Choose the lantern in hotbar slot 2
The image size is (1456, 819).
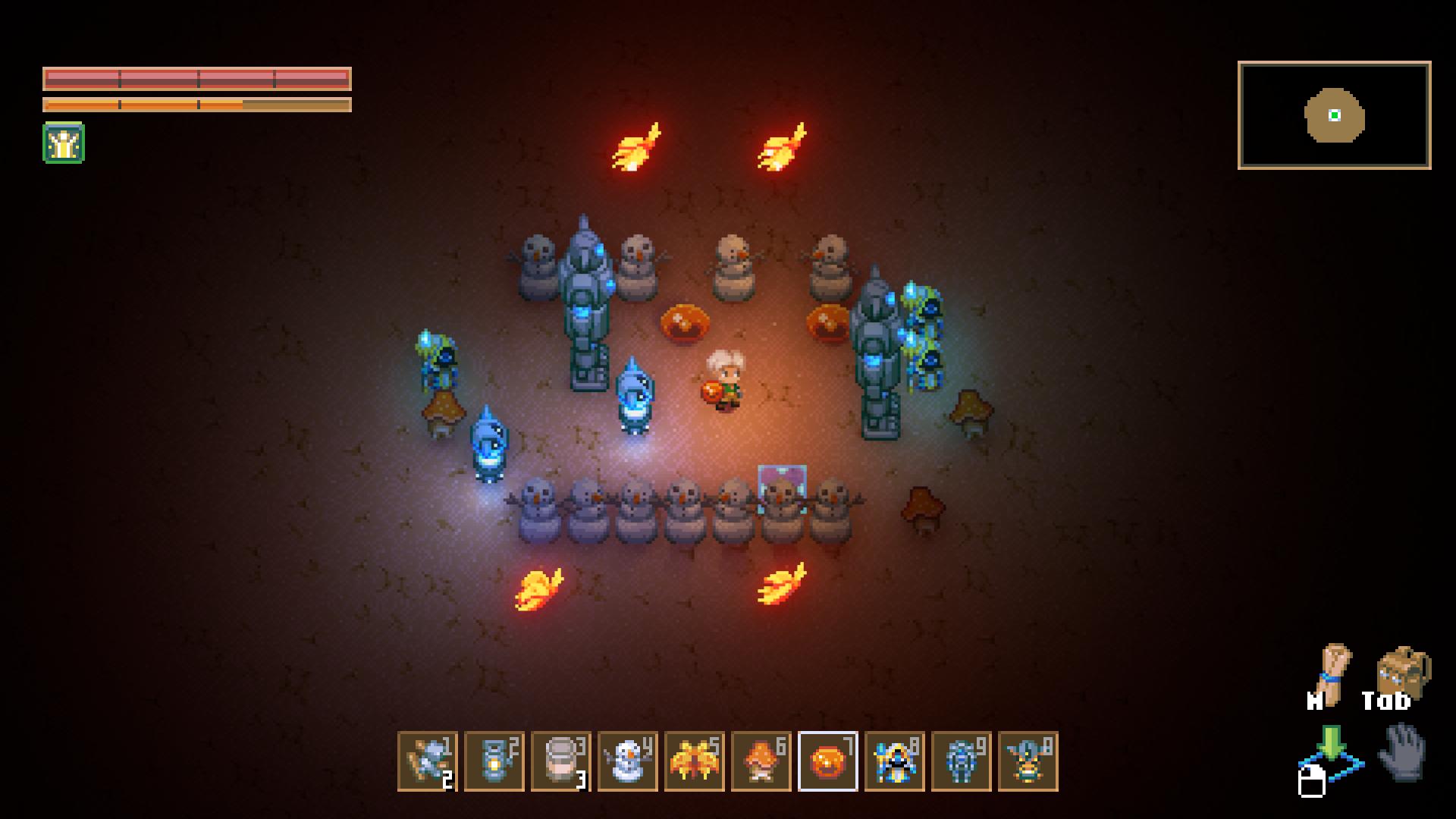[494, 761]
